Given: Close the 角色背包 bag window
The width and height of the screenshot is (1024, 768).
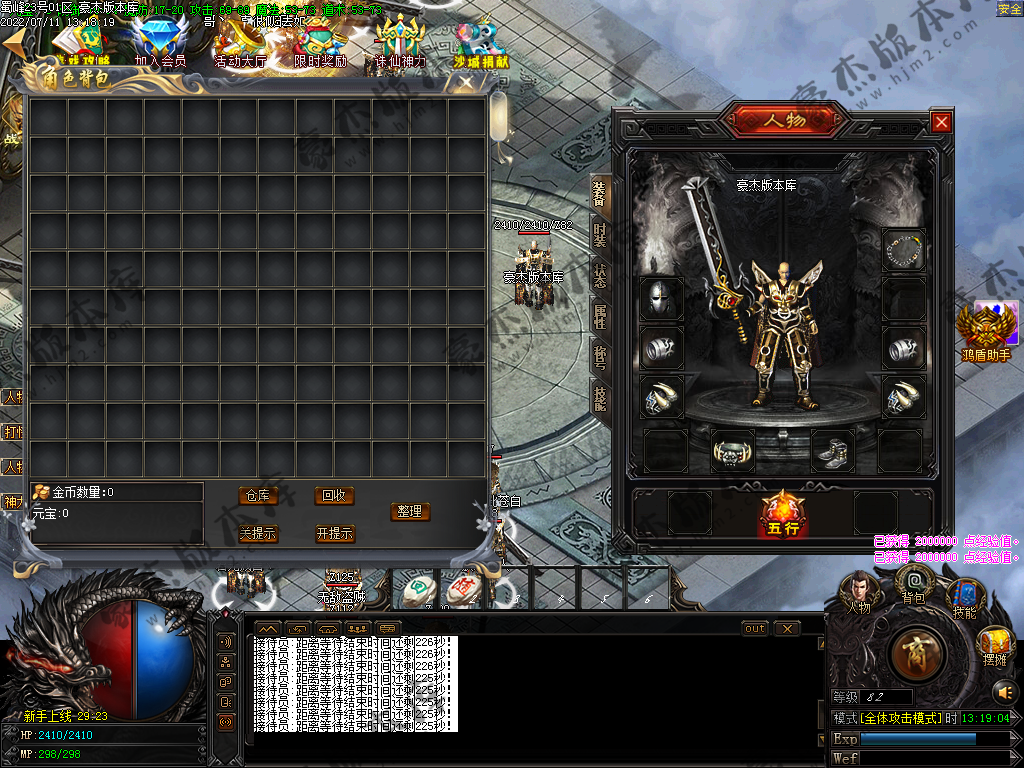Looking at the screenshot, I should (465, 84).
